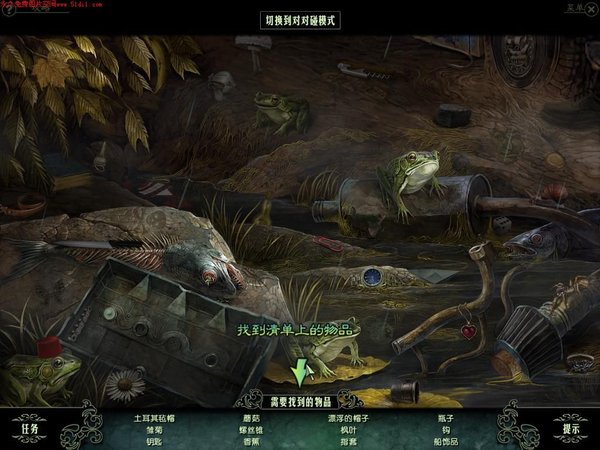
Task: Open the 任务 (Tasks) panel
Action: [x=29, y=429]
